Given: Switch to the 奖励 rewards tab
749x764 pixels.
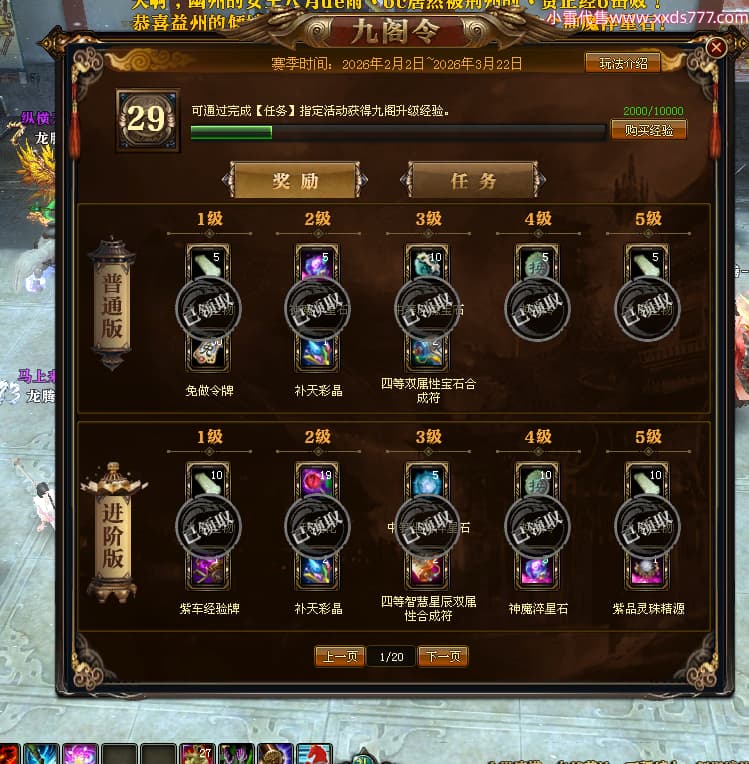Looking at the screenshot, I should (x=294, y=181).
